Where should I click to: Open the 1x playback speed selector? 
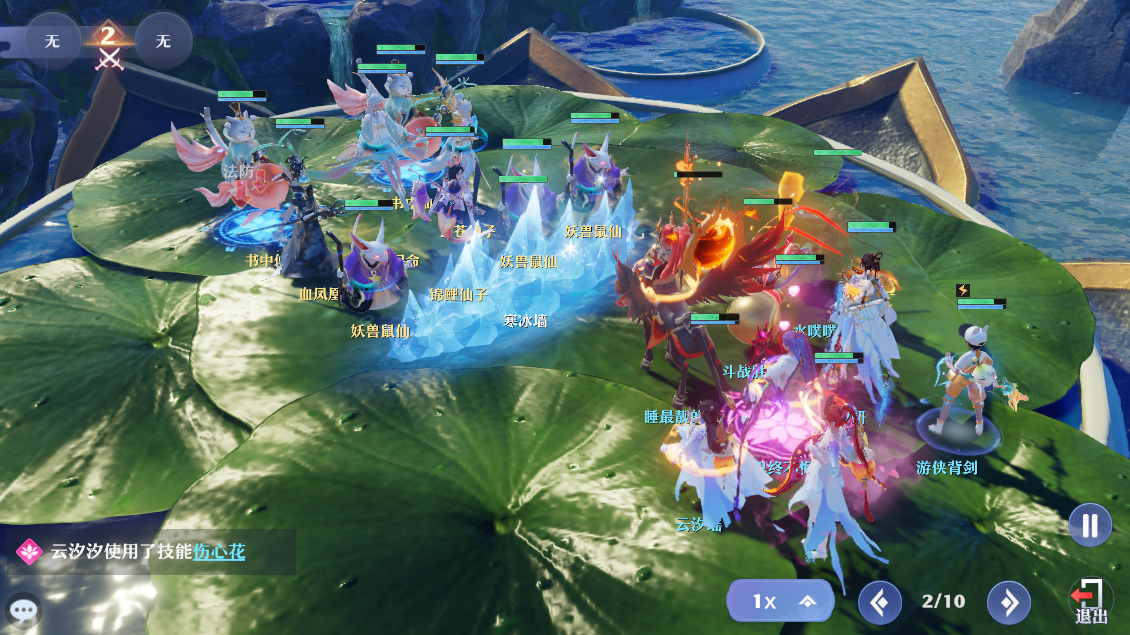tap(780, 601)
